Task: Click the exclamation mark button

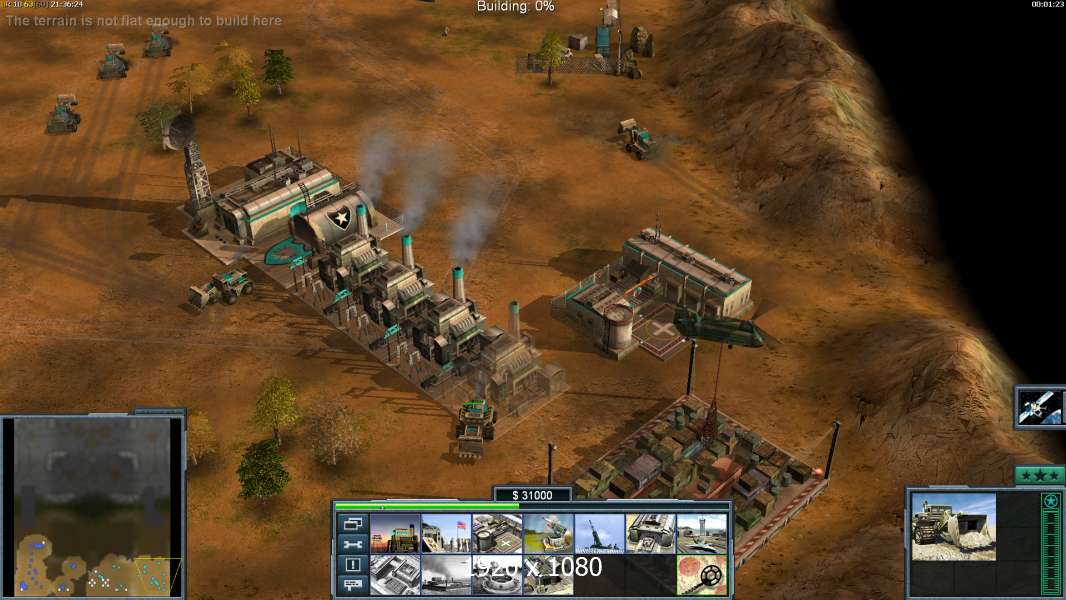Action: pos(352,565)
